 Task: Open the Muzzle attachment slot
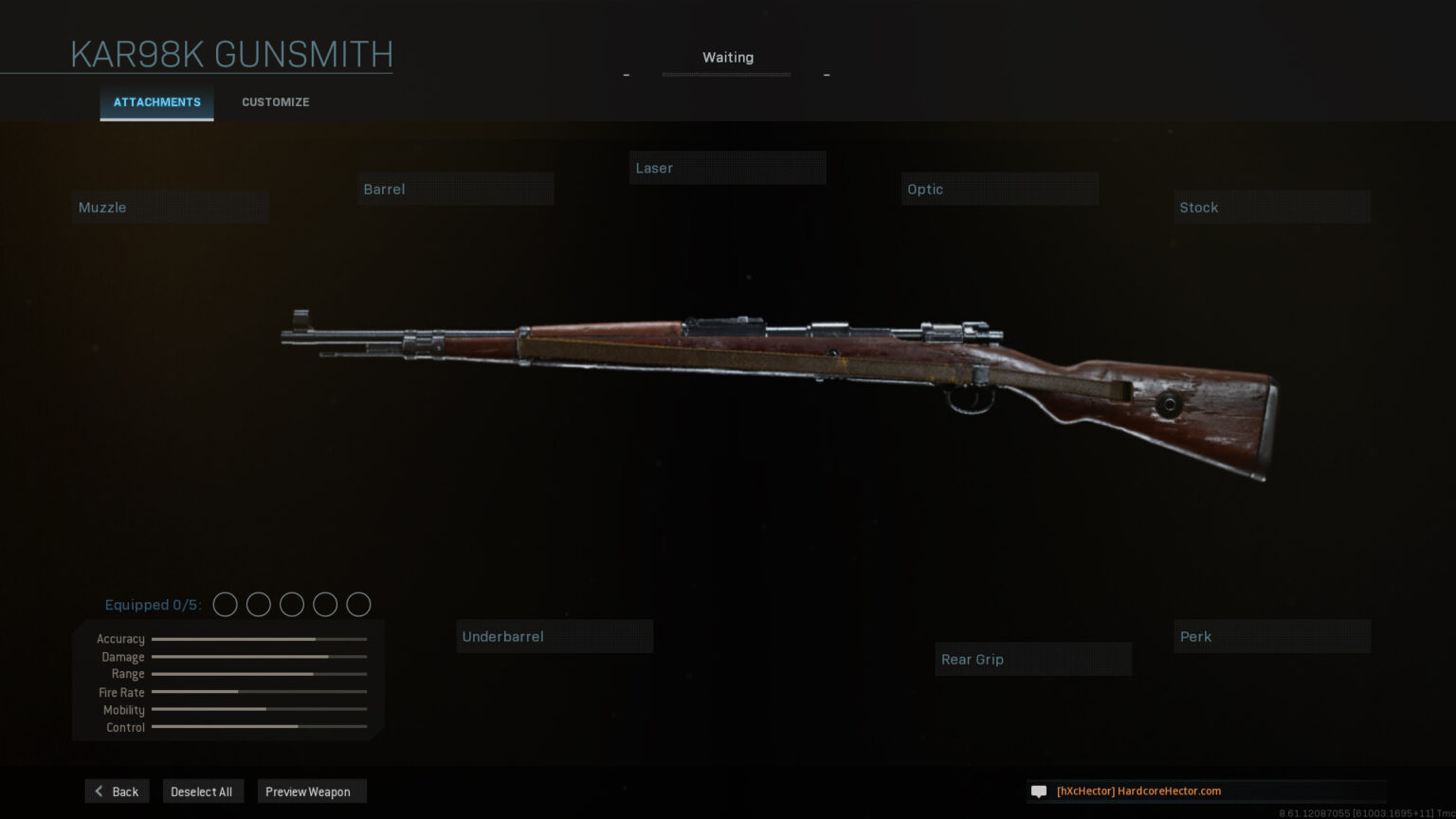point(169,207)
